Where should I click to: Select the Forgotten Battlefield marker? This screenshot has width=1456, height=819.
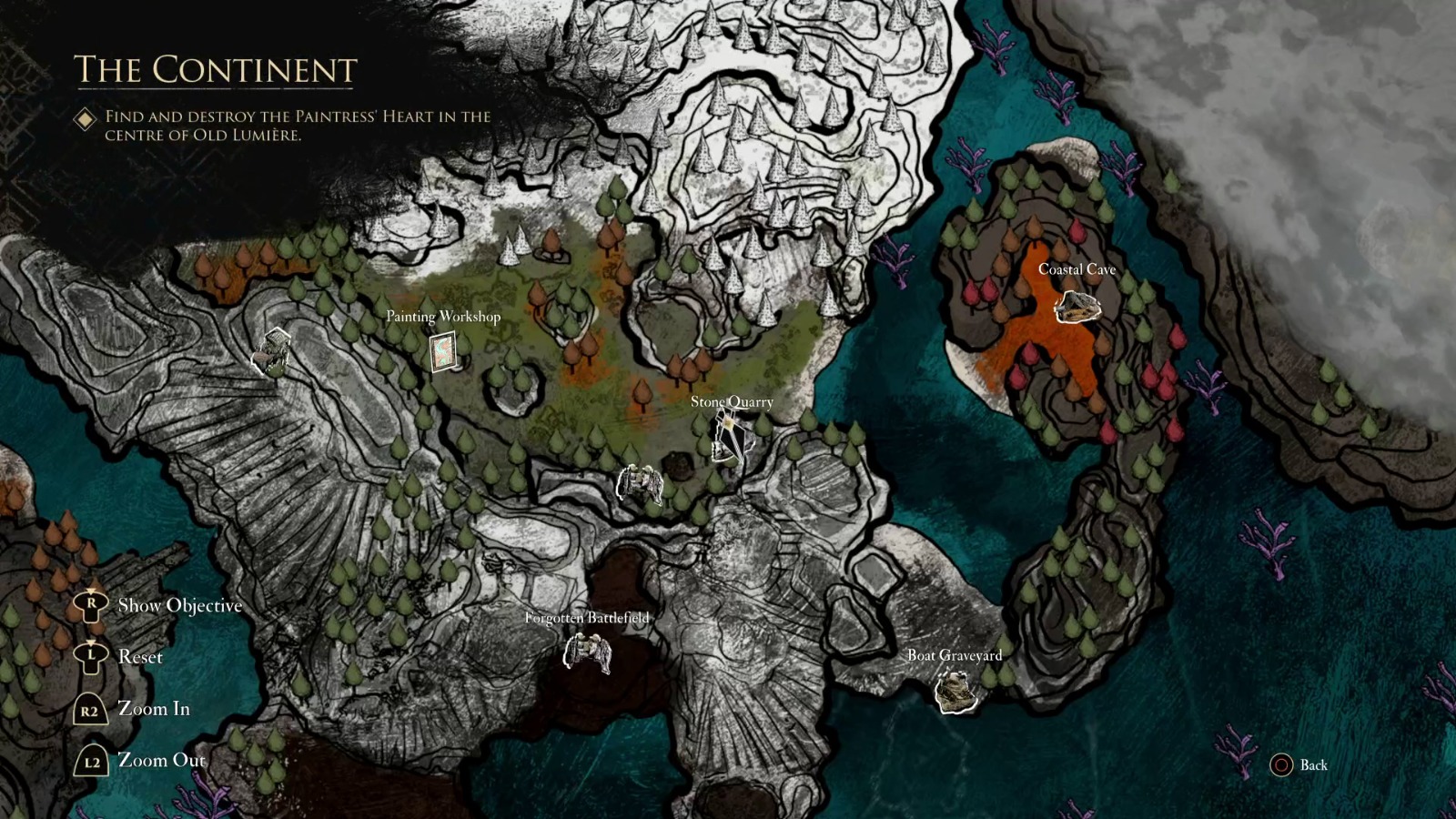tap(591, 652)
